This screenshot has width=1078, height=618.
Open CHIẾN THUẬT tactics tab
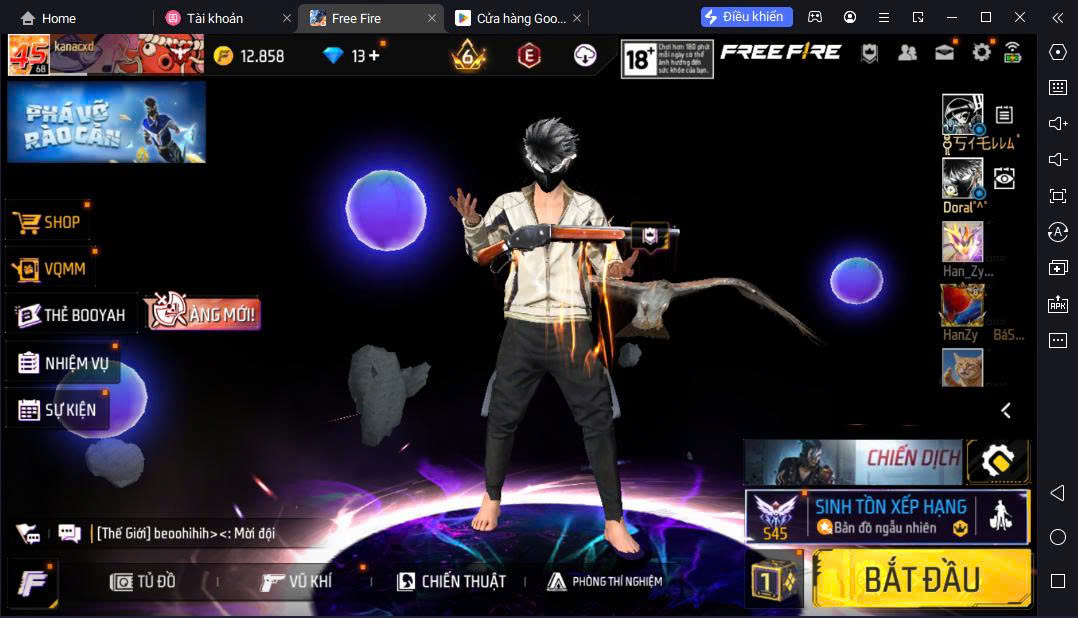point(451,581)
